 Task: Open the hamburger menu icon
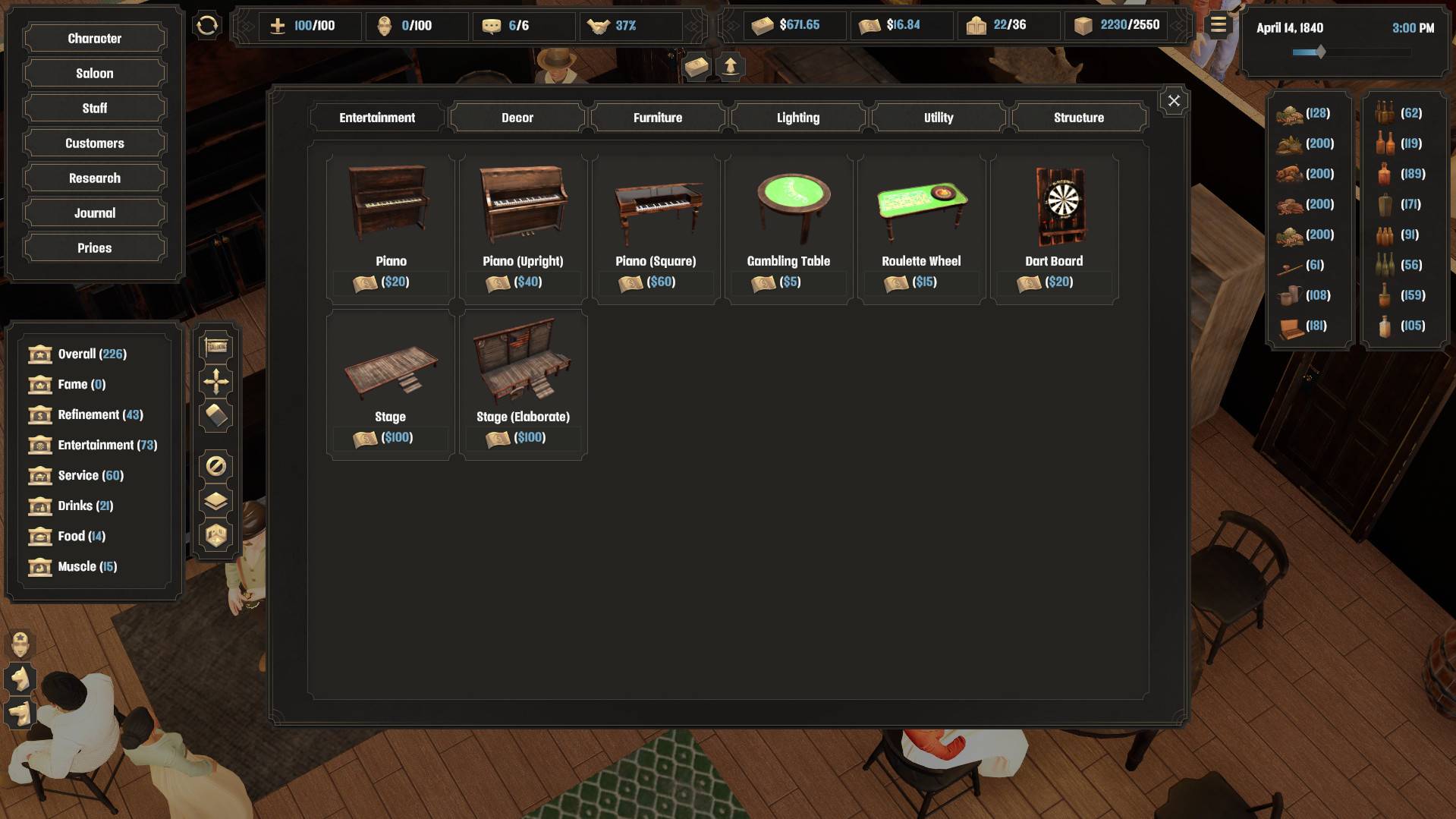coord(1218,26)
